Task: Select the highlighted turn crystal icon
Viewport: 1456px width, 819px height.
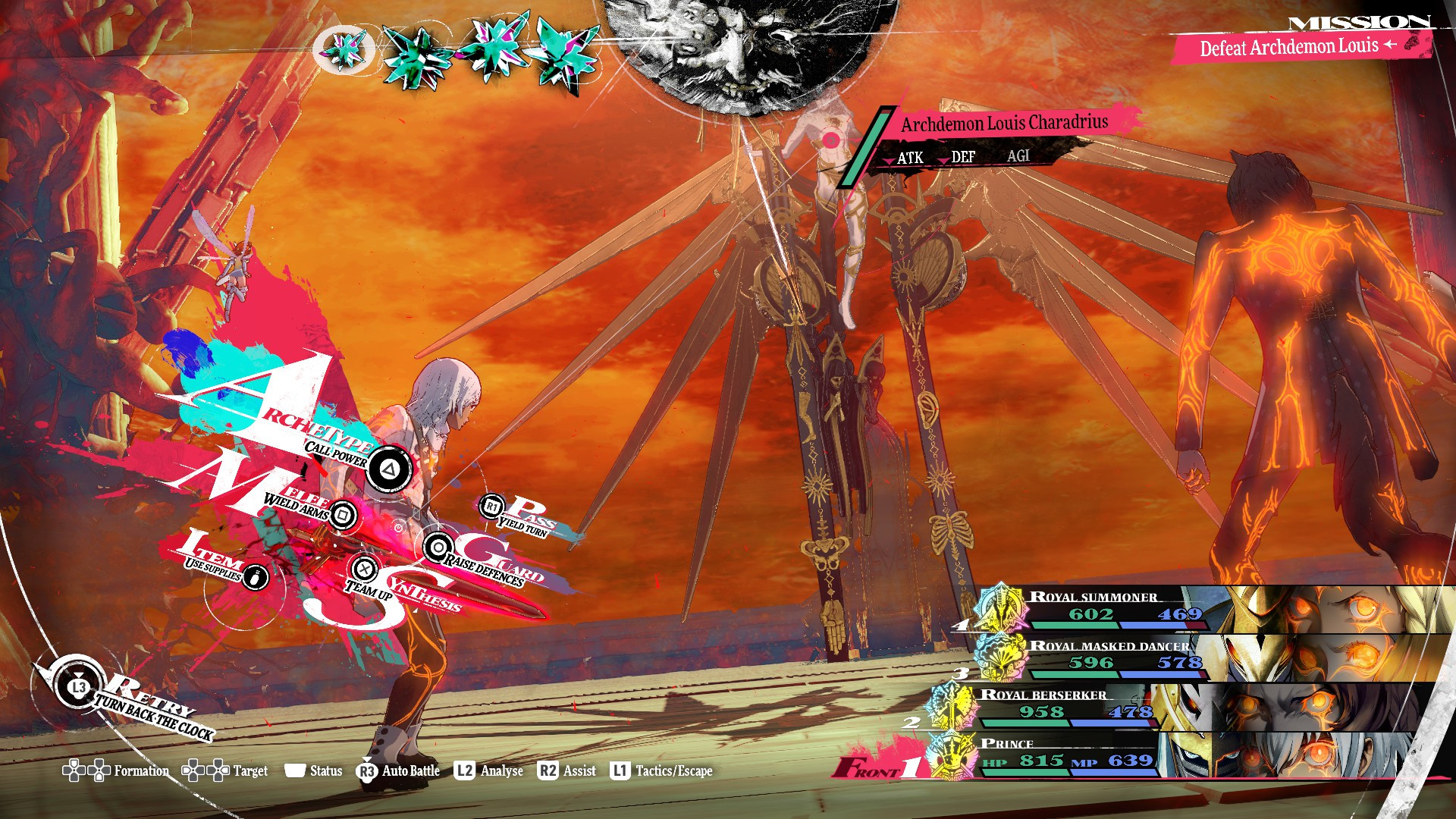Action: coord(344,50)
